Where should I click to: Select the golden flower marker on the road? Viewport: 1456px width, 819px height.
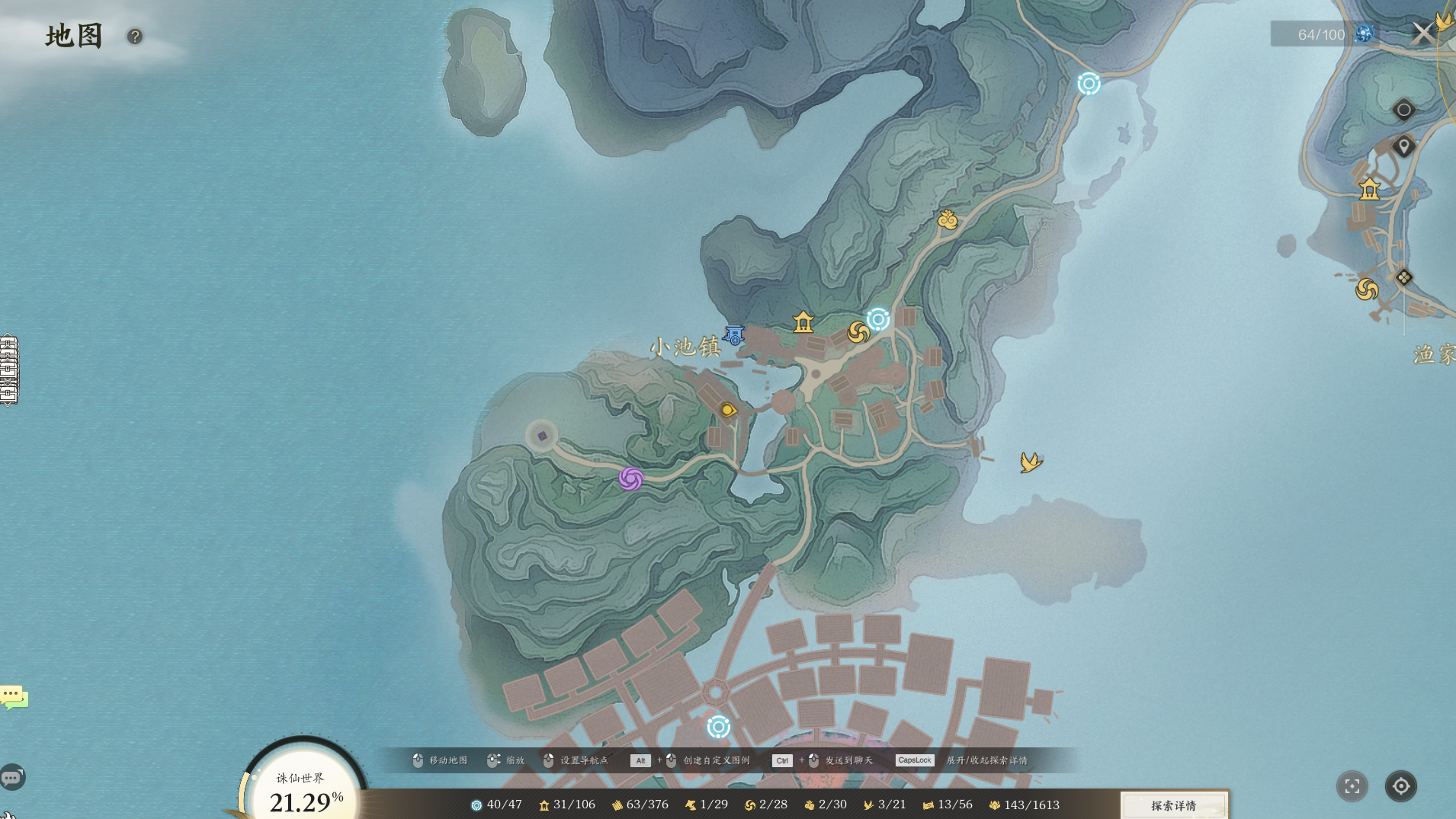[x=948, y=220]
